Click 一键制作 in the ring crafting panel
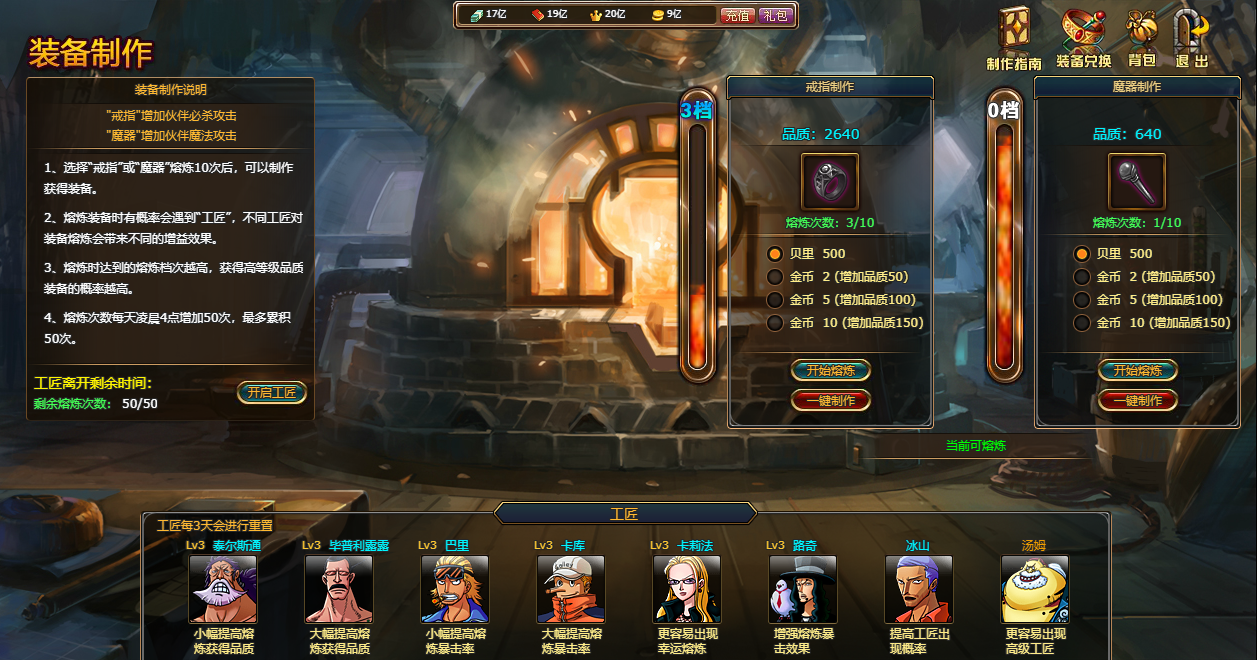The width and height of the screenshot is (1257, 660). click(831, 400)
